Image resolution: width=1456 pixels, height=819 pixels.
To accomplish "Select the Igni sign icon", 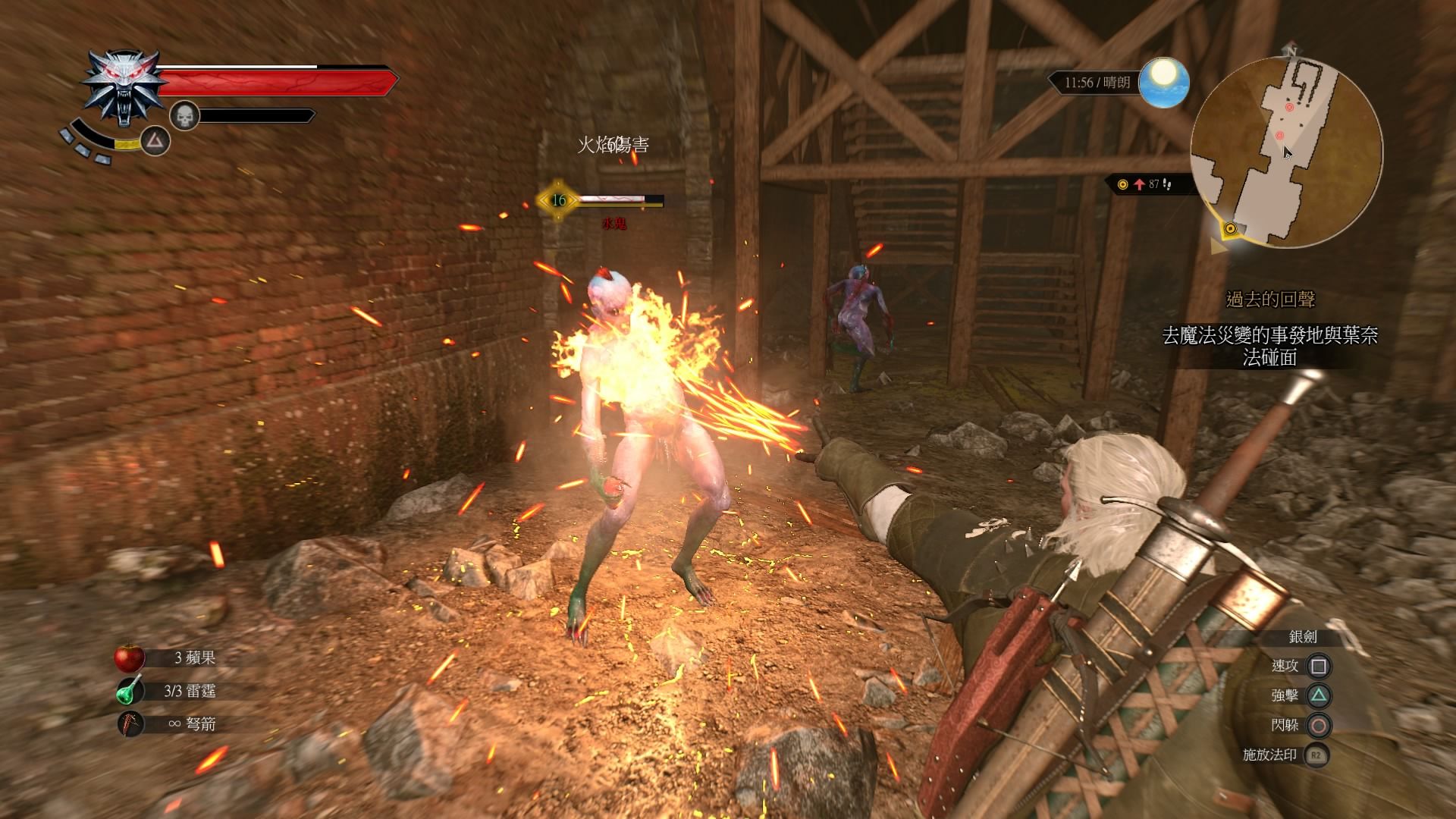I will 155,140.
